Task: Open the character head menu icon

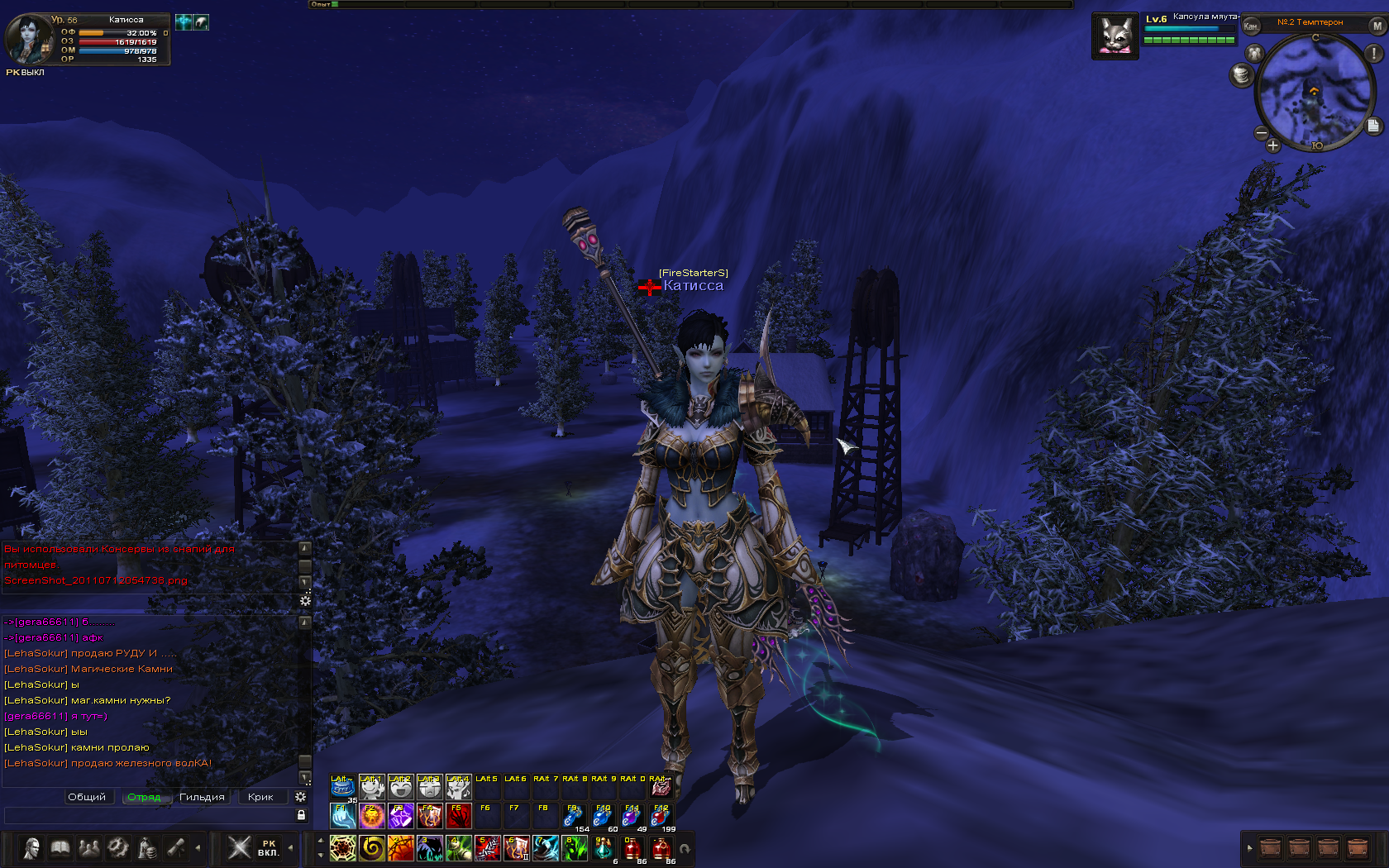Action: point(31,848)
